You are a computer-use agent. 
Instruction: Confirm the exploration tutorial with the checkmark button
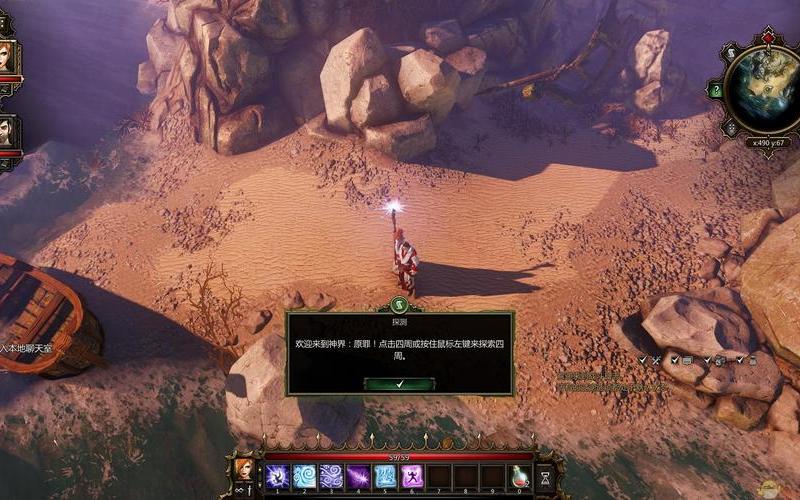[x=399, y=384]
